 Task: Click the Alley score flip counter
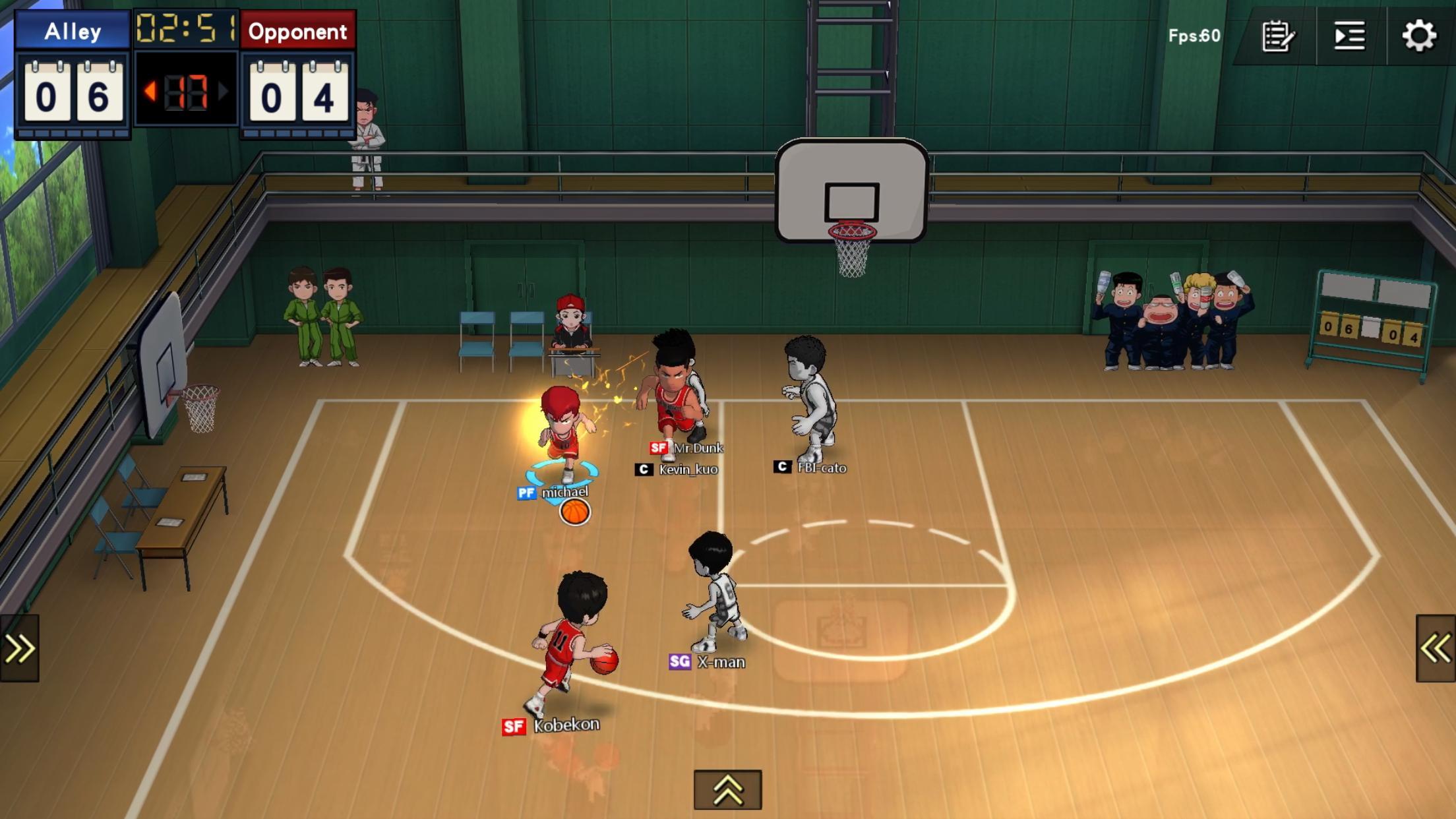[71, 92]
